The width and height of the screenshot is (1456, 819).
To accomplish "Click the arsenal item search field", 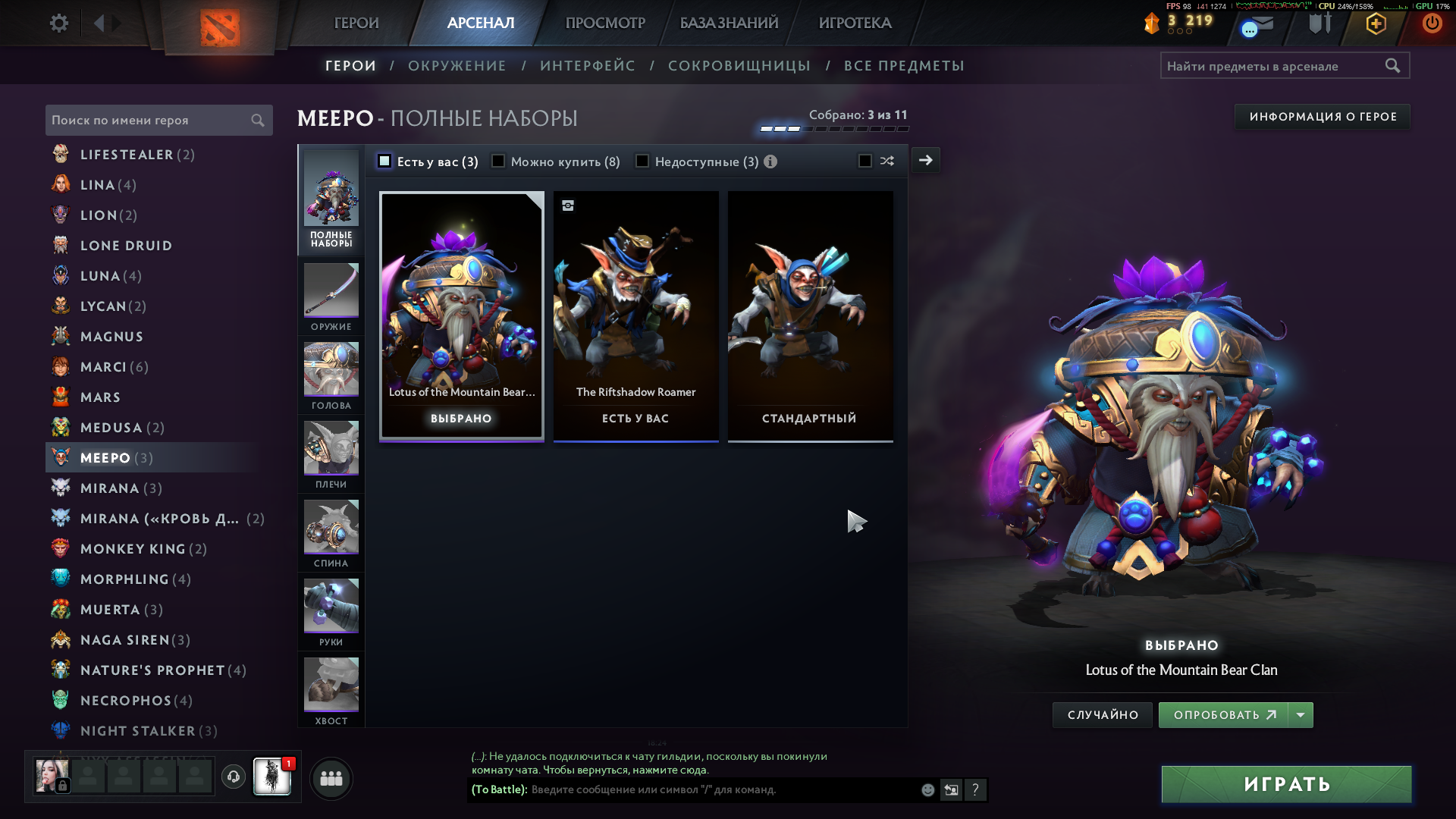I will point(1274,66).
